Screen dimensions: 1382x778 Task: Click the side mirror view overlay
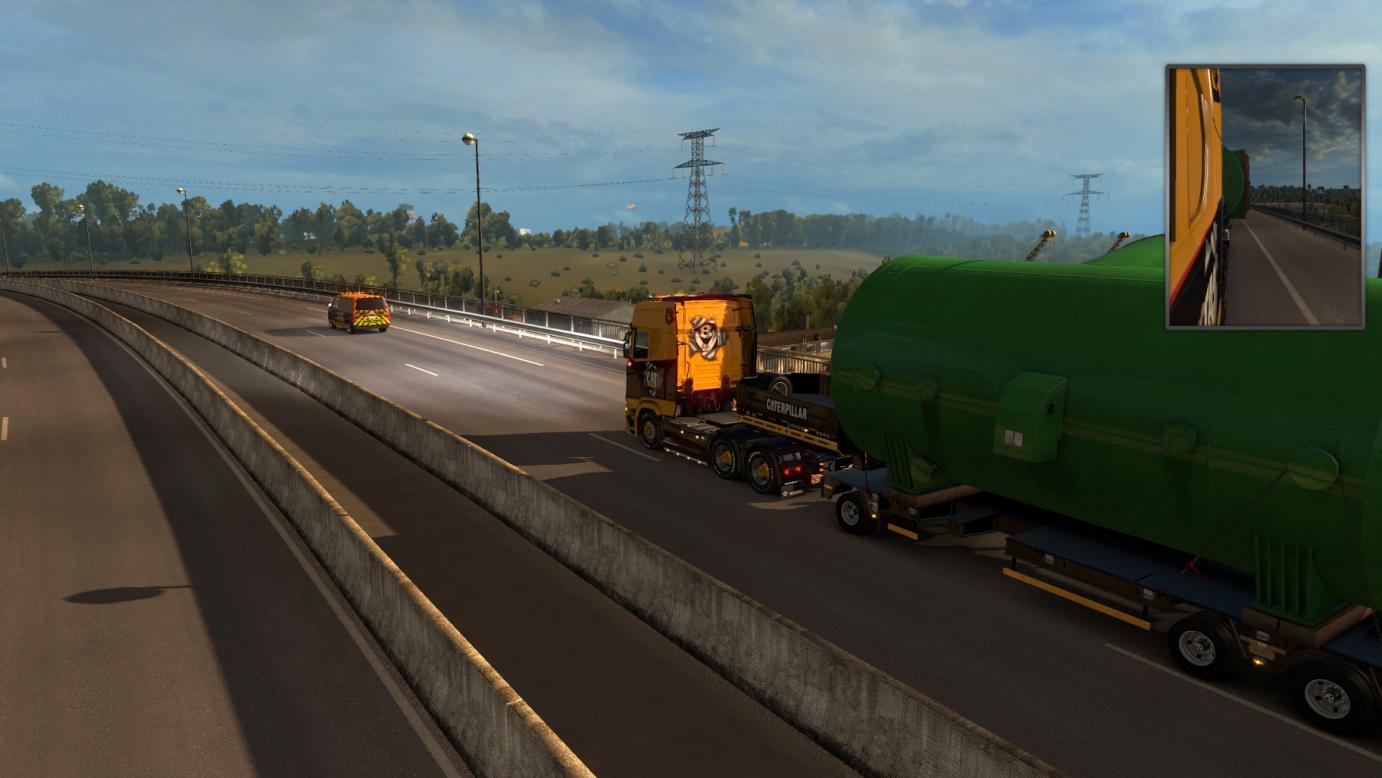[x=1265, y=197]
